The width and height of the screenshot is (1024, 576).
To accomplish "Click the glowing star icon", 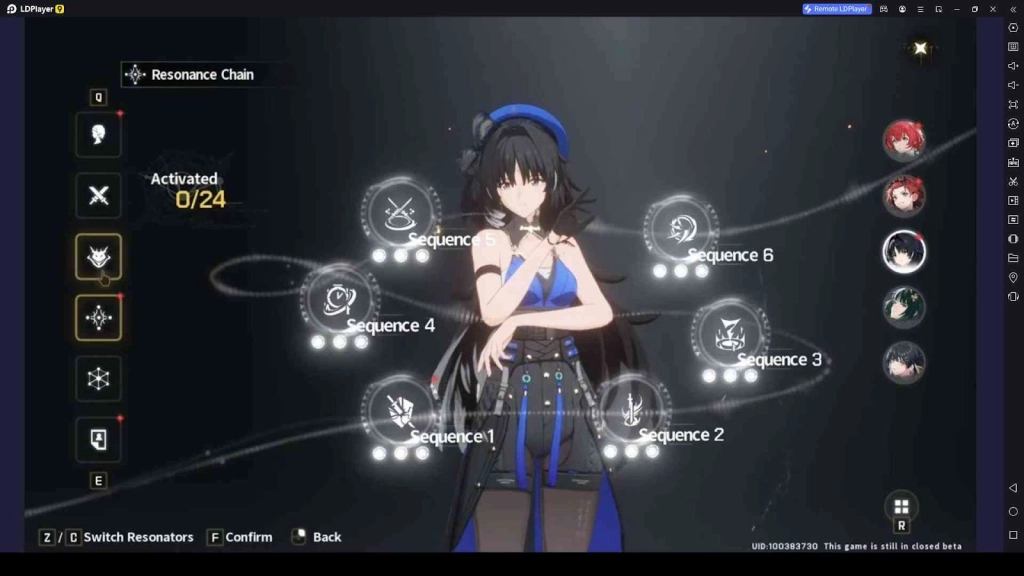I will click(920, 48).
